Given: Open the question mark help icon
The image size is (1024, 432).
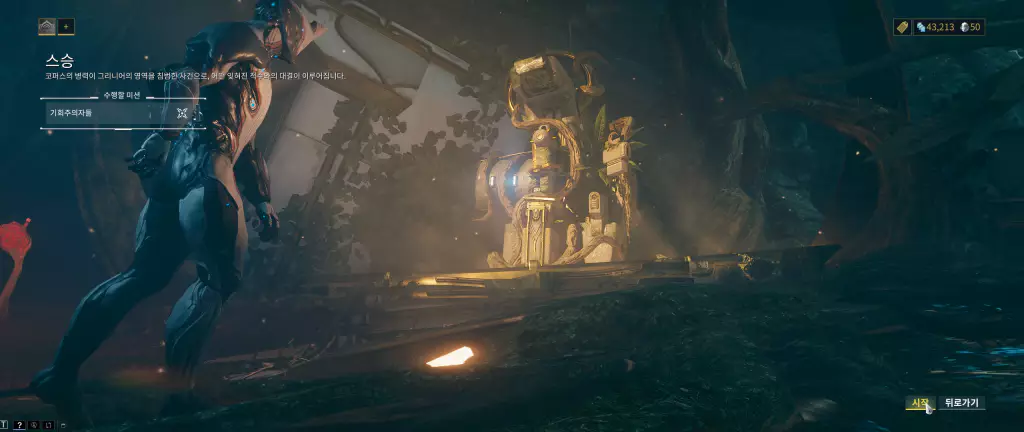Looking at the screenshot, I should [19, 424].
